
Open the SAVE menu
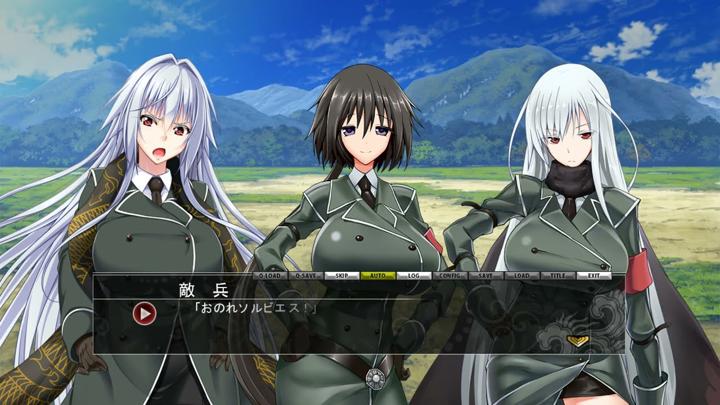(x=486, y=275)
